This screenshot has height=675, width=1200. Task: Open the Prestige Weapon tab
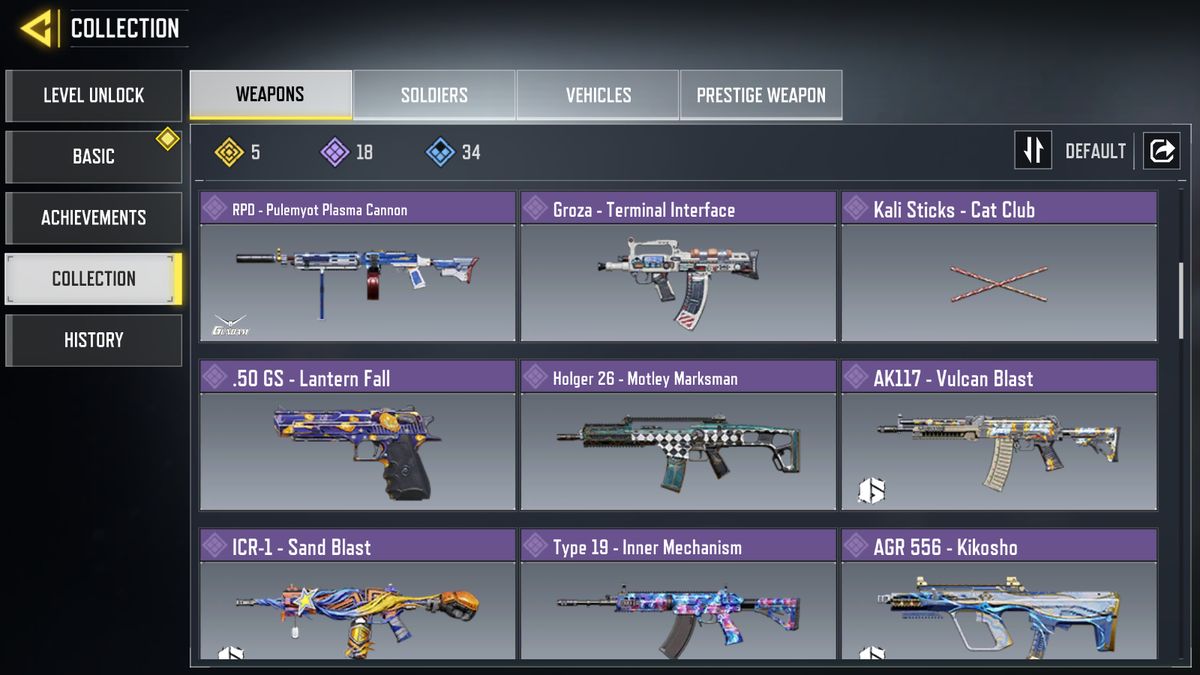coord(761,95)
